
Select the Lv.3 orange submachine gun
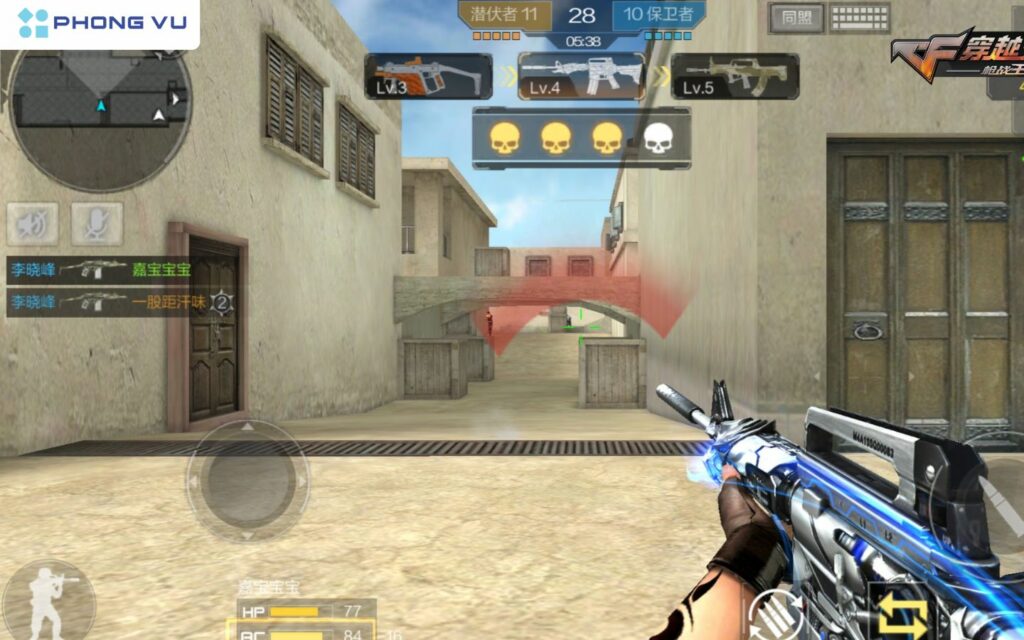point(428,76)
